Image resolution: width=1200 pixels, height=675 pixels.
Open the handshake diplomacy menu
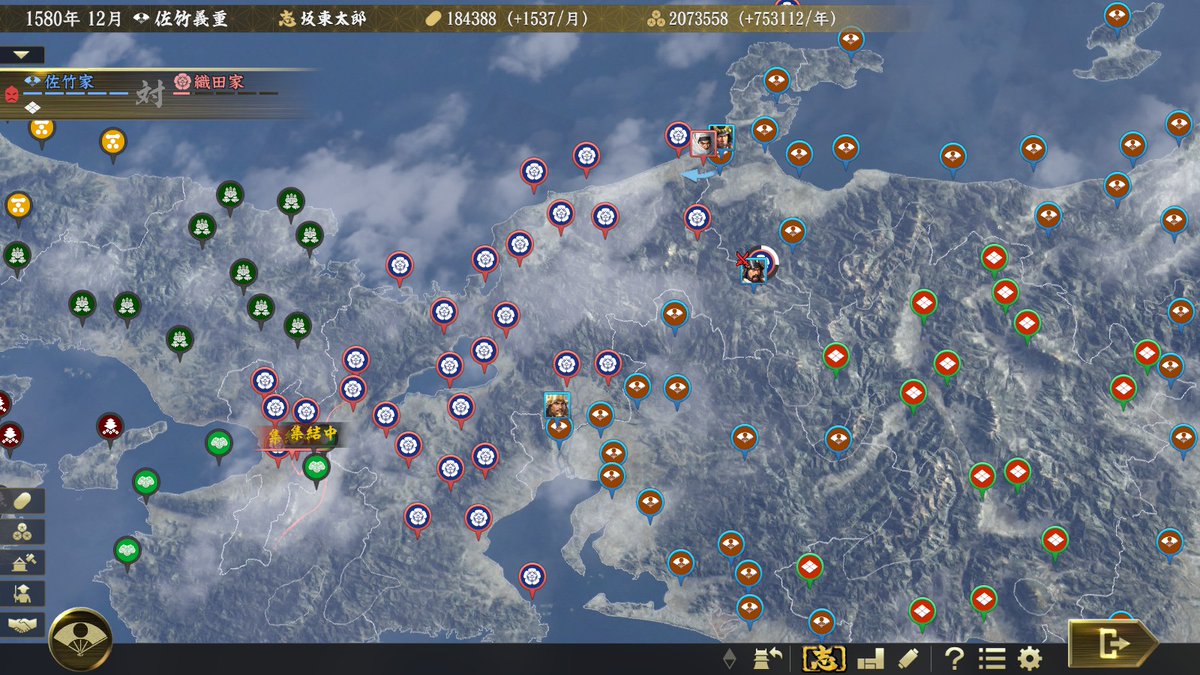pyautogui.click(x=22, y=625)
